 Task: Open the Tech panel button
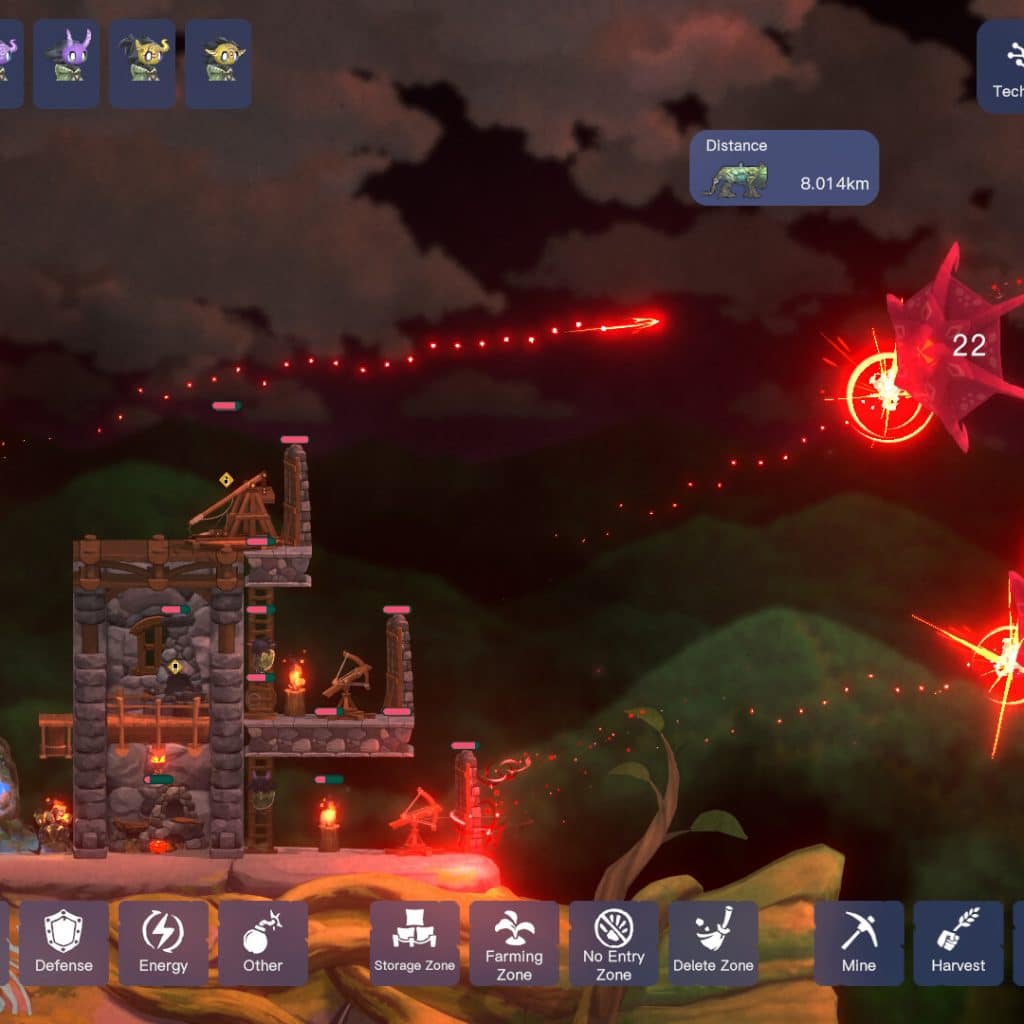click(1002, 66)
